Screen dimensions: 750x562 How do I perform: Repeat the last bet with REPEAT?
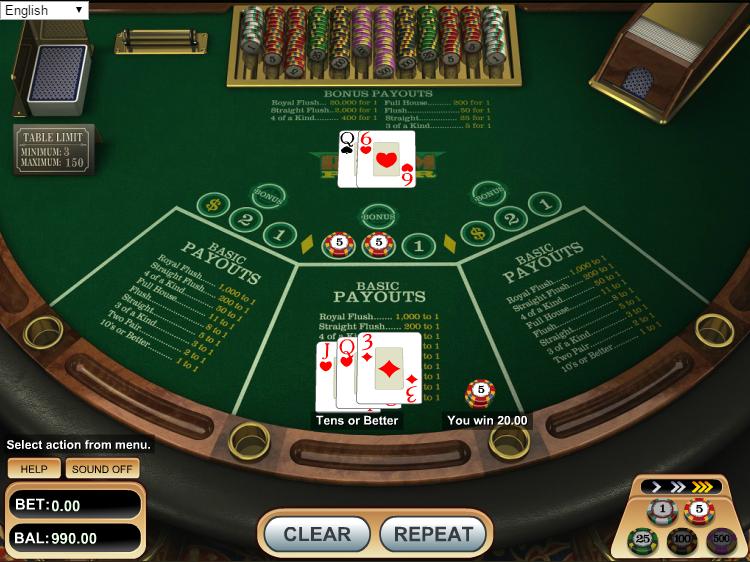[433, 533]
